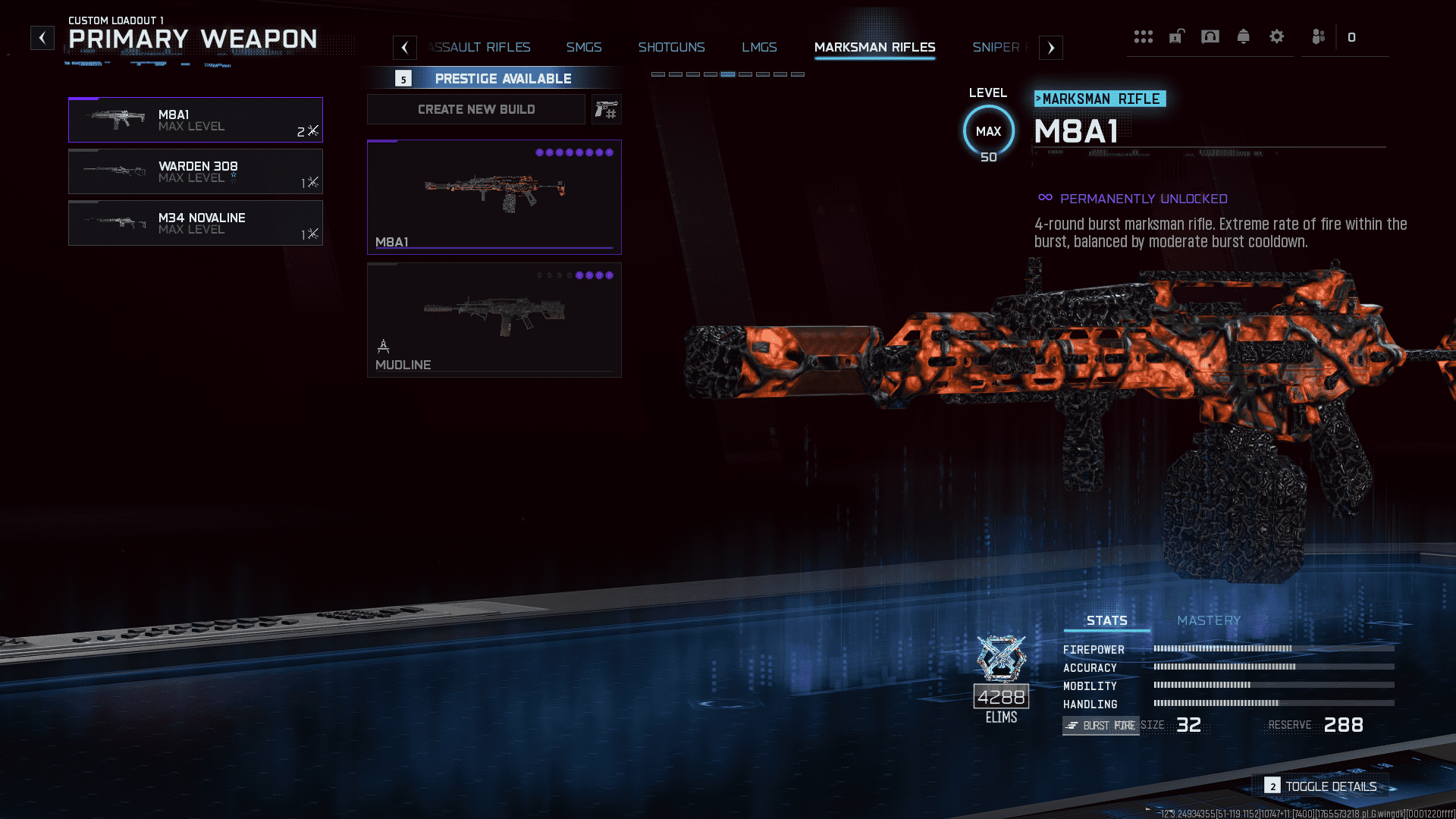The width and height of the screenshot is (1456, 819).
Task: Select the Mudline blueprint thumbnail
Action: 494,319
